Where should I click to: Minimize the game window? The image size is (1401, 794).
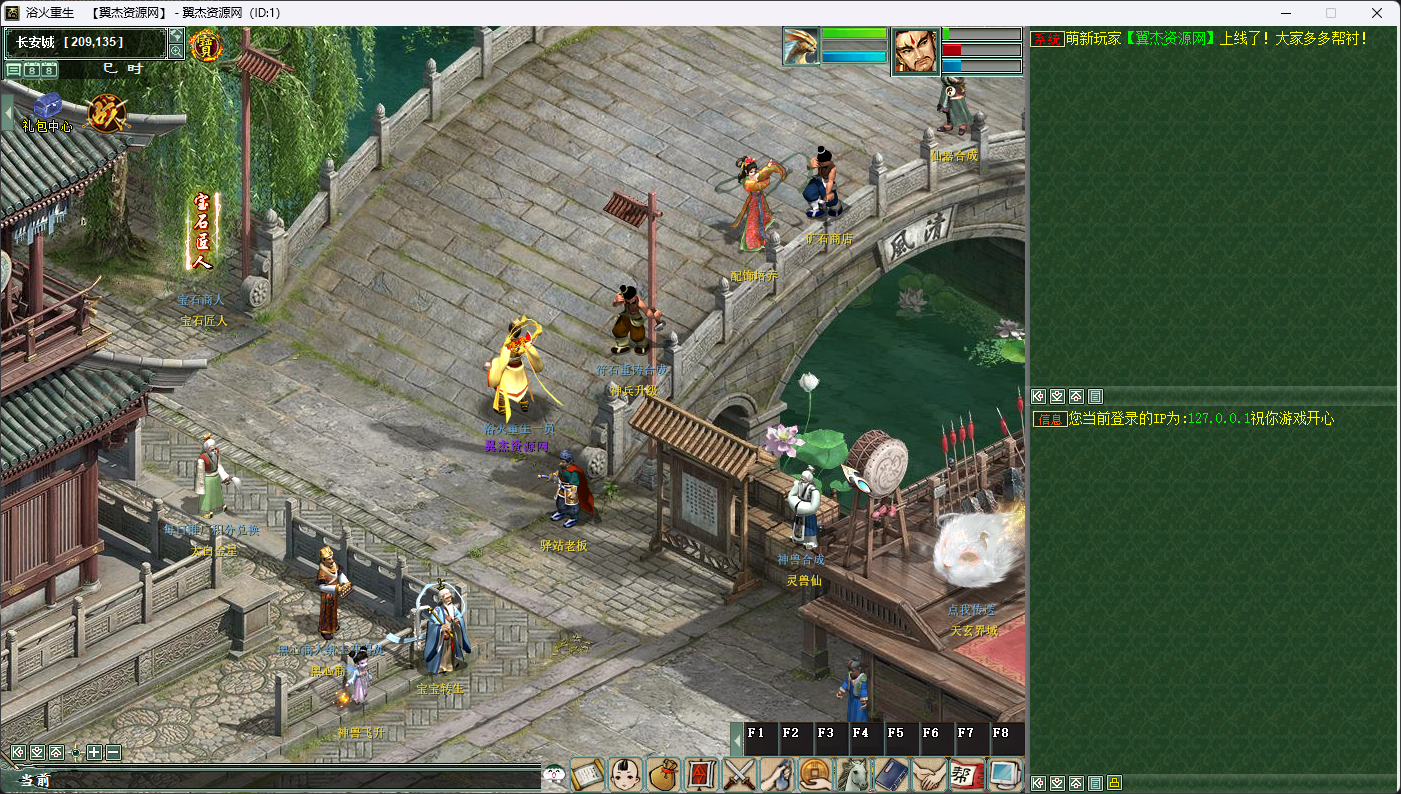click(x=1284, y=13)
